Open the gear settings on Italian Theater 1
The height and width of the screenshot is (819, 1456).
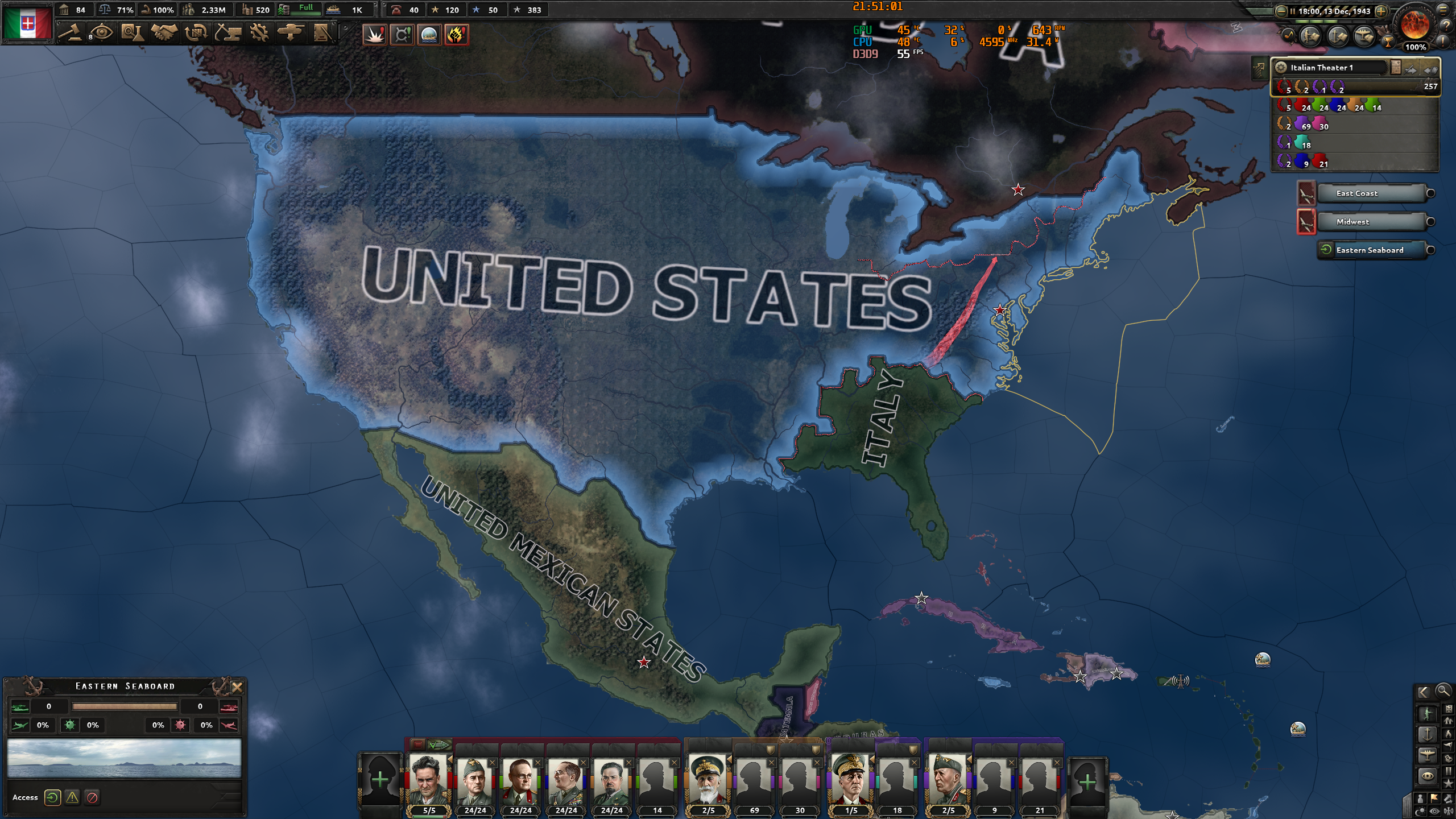[x=1281, y=67]
